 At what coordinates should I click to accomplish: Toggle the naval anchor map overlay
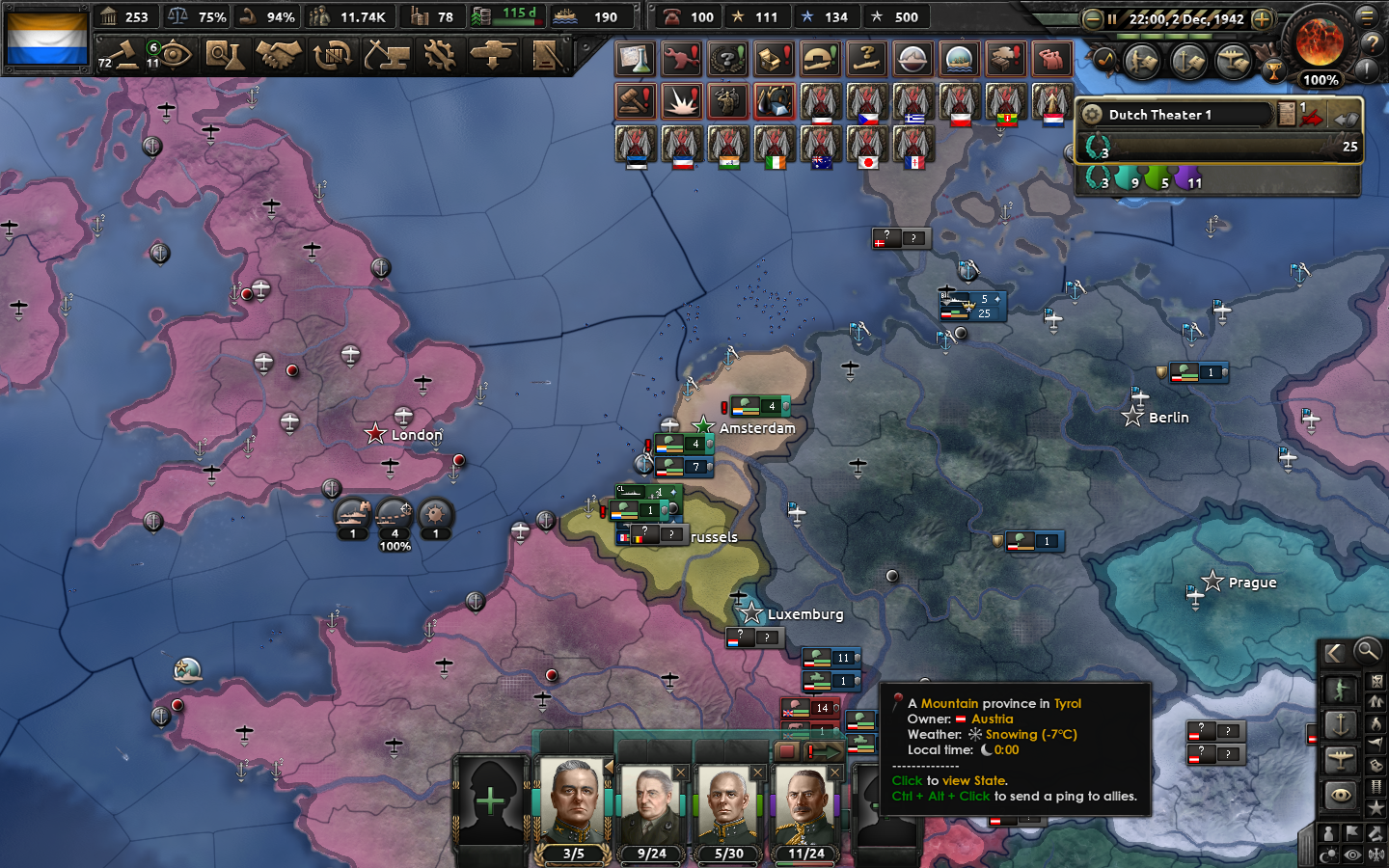click(1340, 724)
